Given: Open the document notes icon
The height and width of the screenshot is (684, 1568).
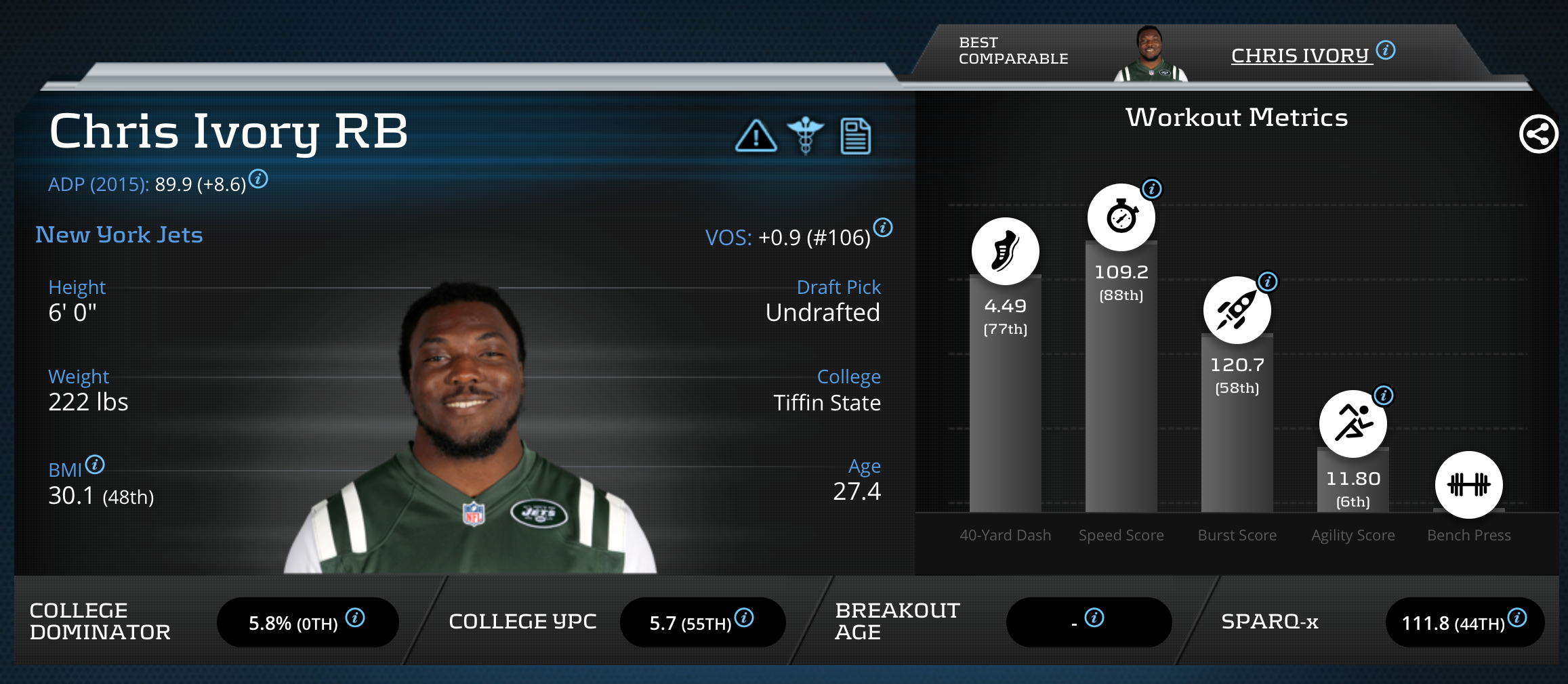Looking at the screenshot, I should [x=855, y=136].
